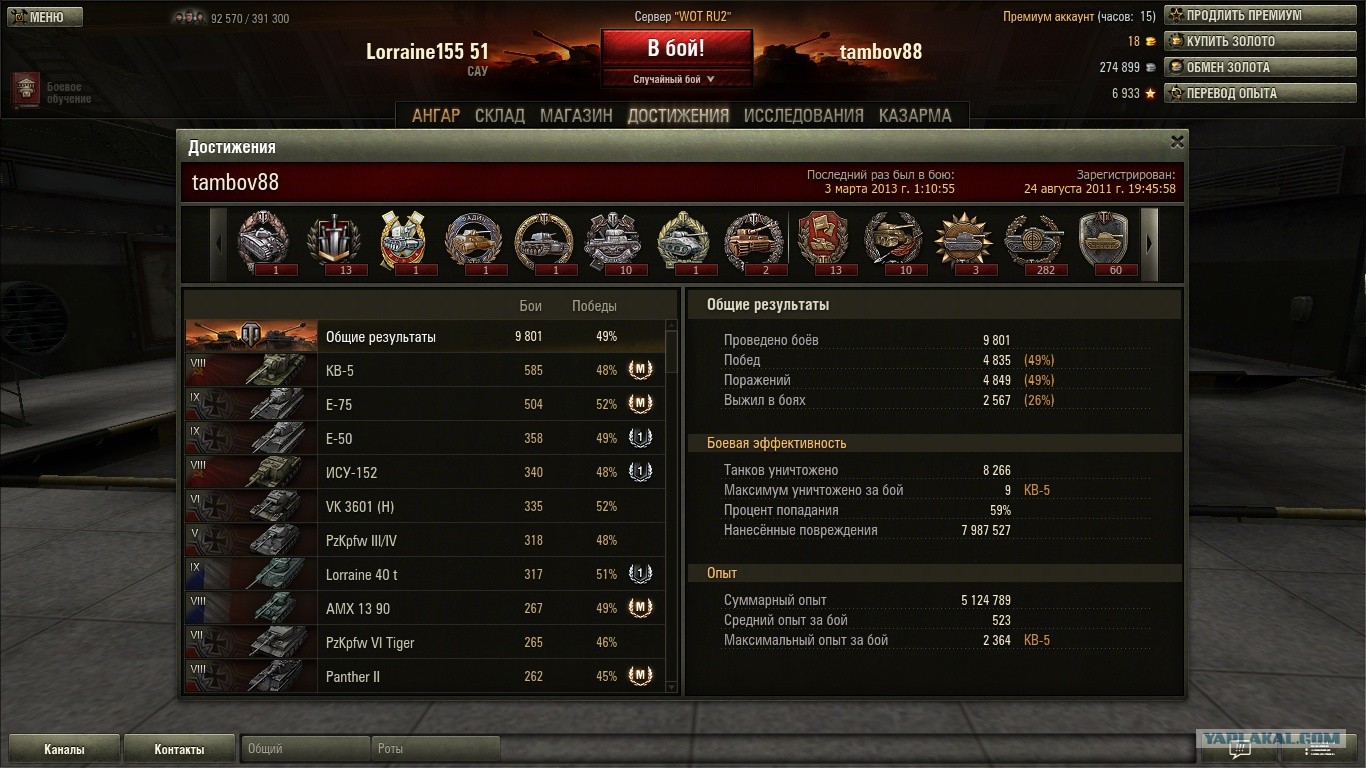1366x768 pixels.
Task: Switch to the СКЛАД tab
Action: [x=500, y=116]
